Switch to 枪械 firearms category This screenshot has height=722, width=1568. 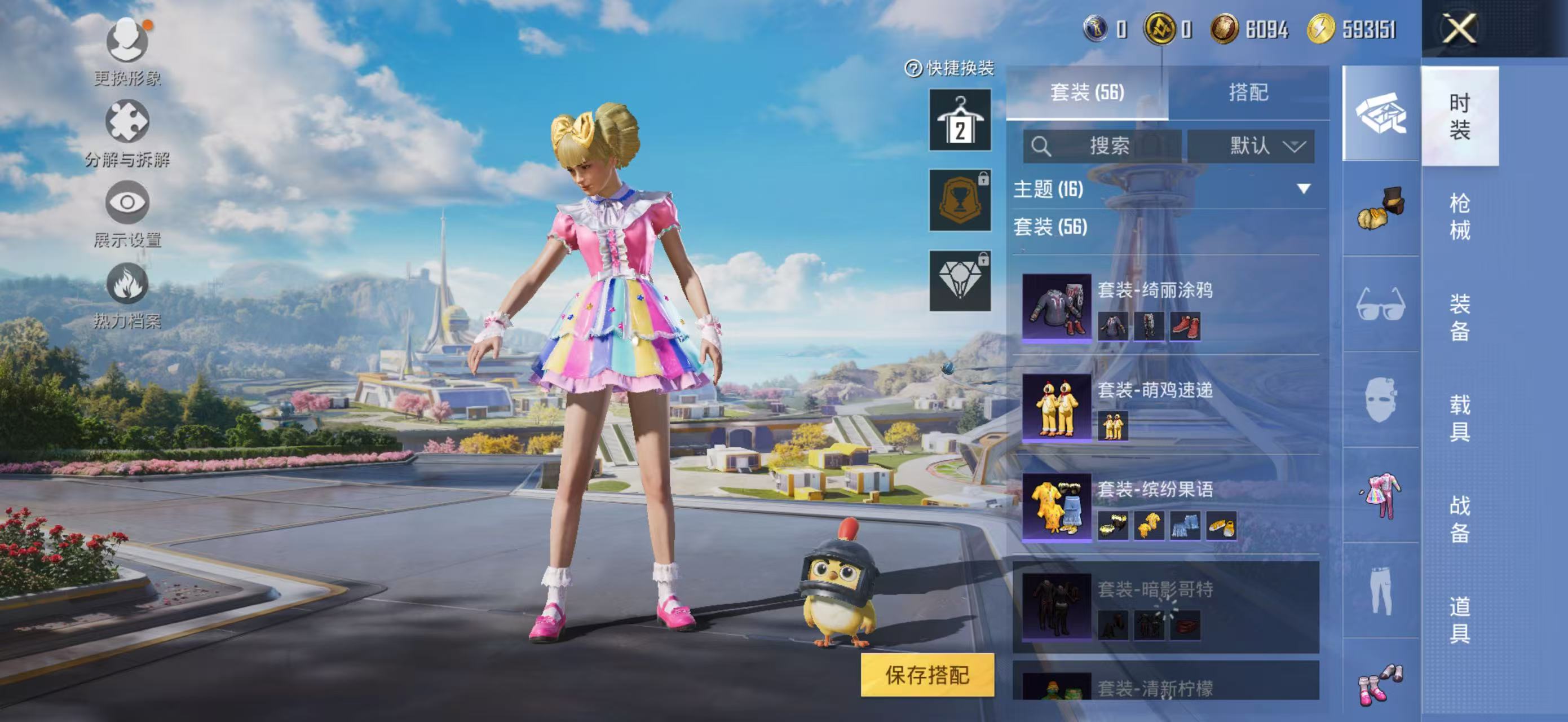(1460, 217)
